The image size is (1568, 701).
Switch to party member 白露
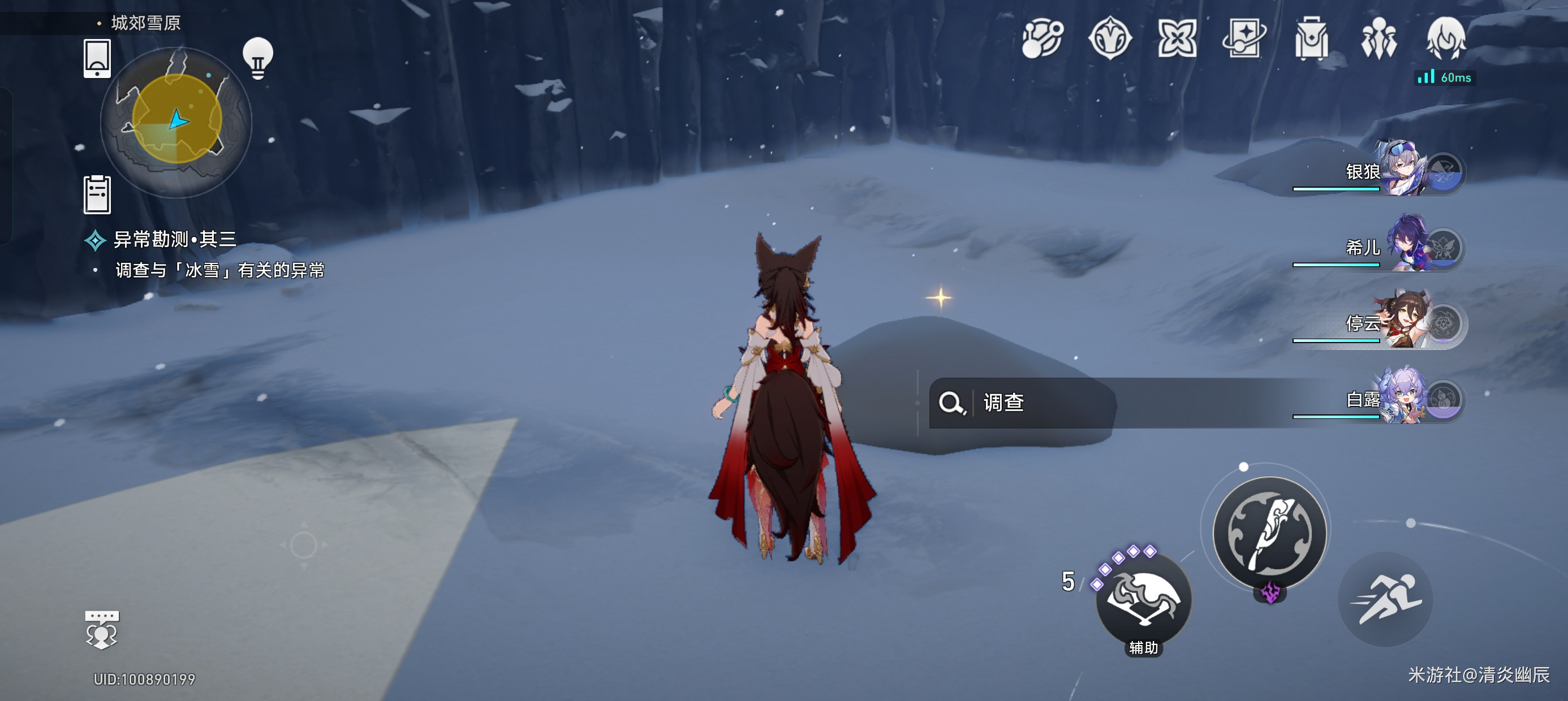(x=1400, y=399)
